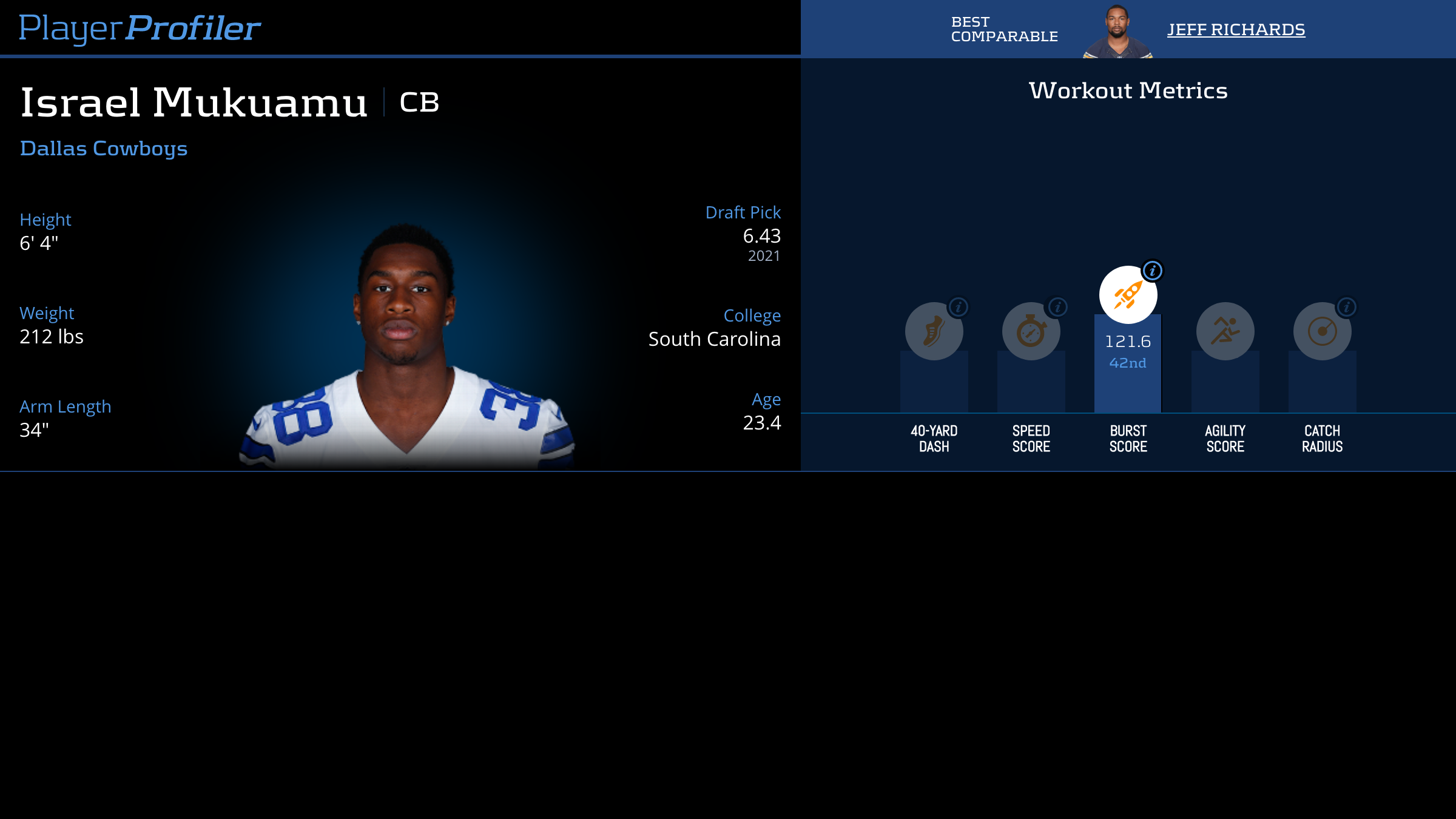Show info for Catch Radius metric
This screenshot has width=1456, height=819.
pos(1347,307)
